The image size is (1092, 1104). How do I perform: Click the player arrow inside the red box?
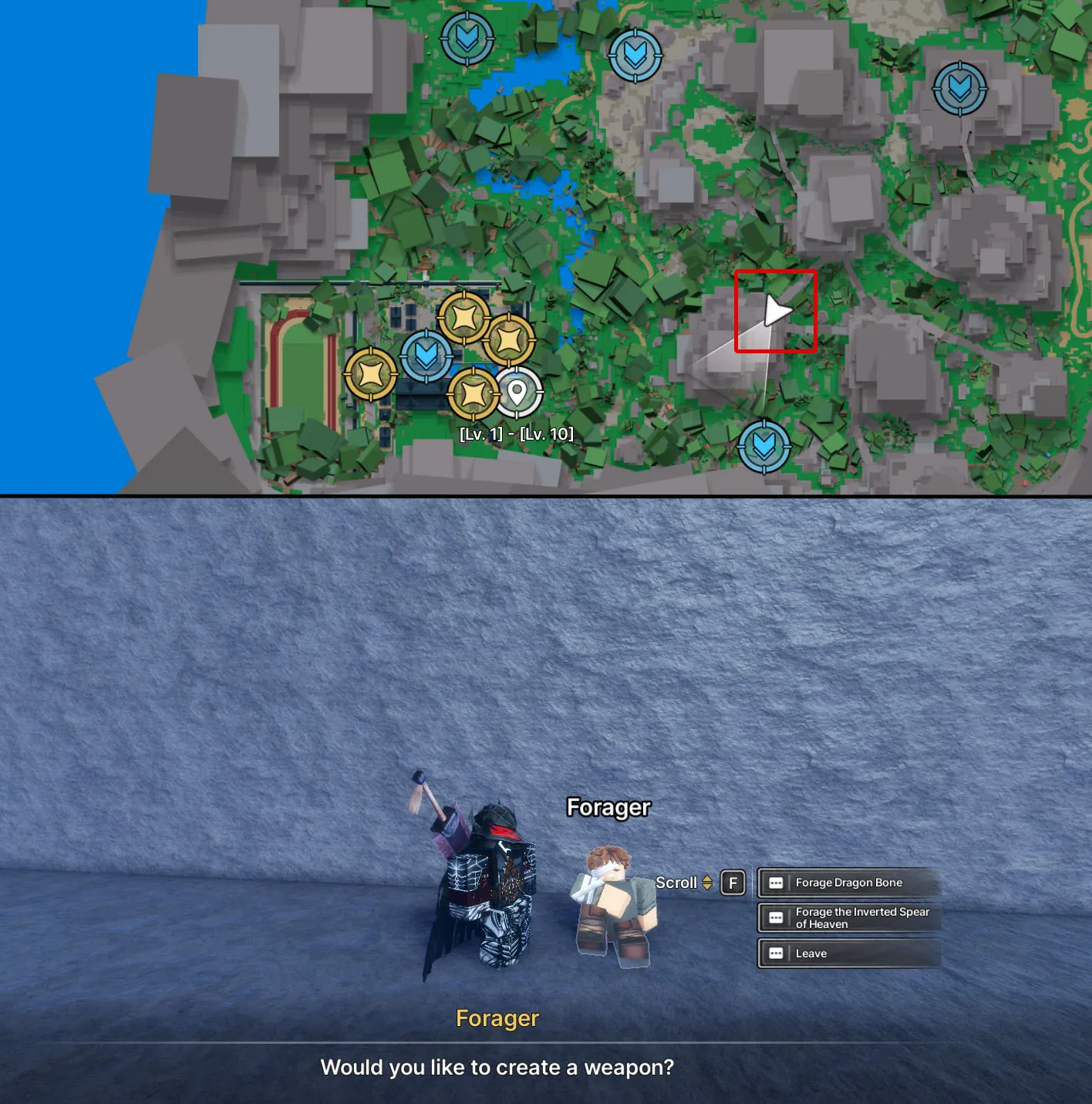[777, 312]
